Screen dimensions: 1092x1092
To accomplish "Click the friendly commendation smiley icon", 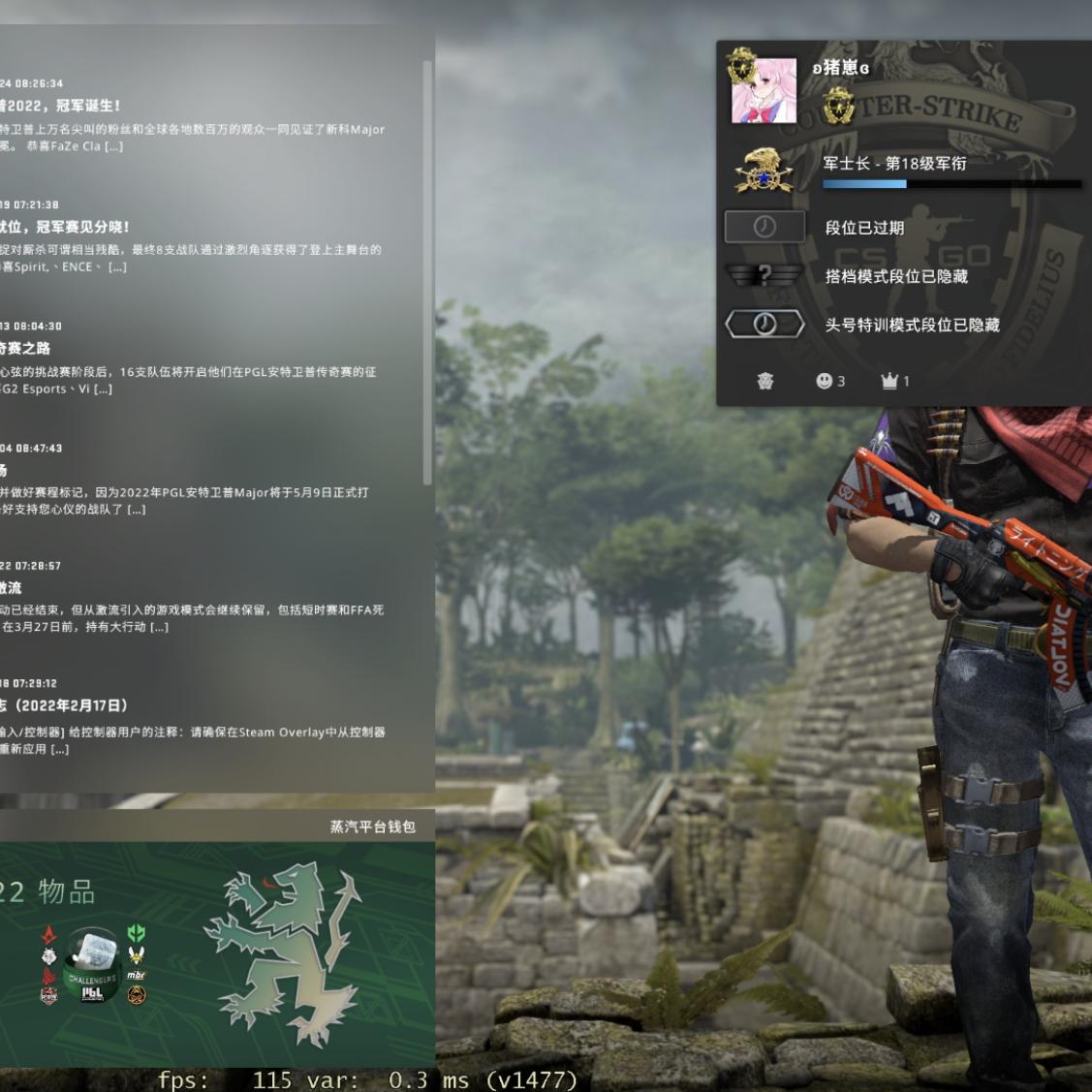I will click(x=825, y=381).
